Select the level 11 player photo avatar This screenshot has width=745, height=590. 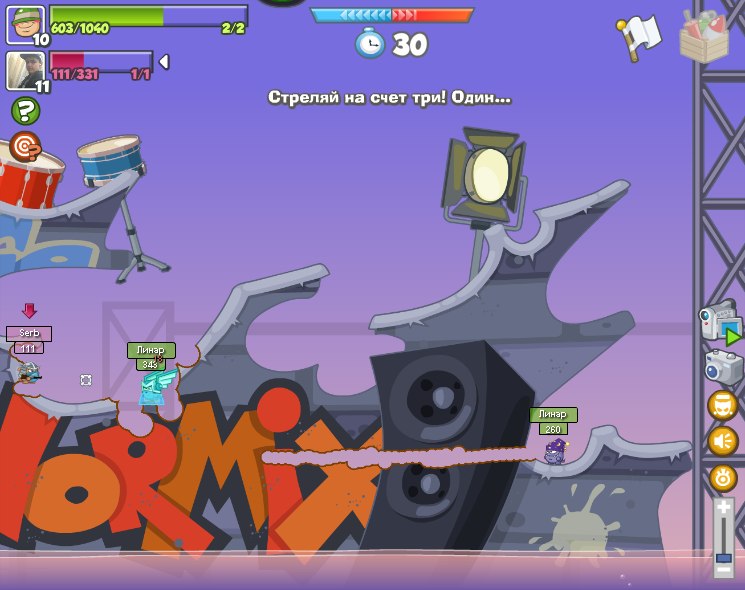point(25,72)
